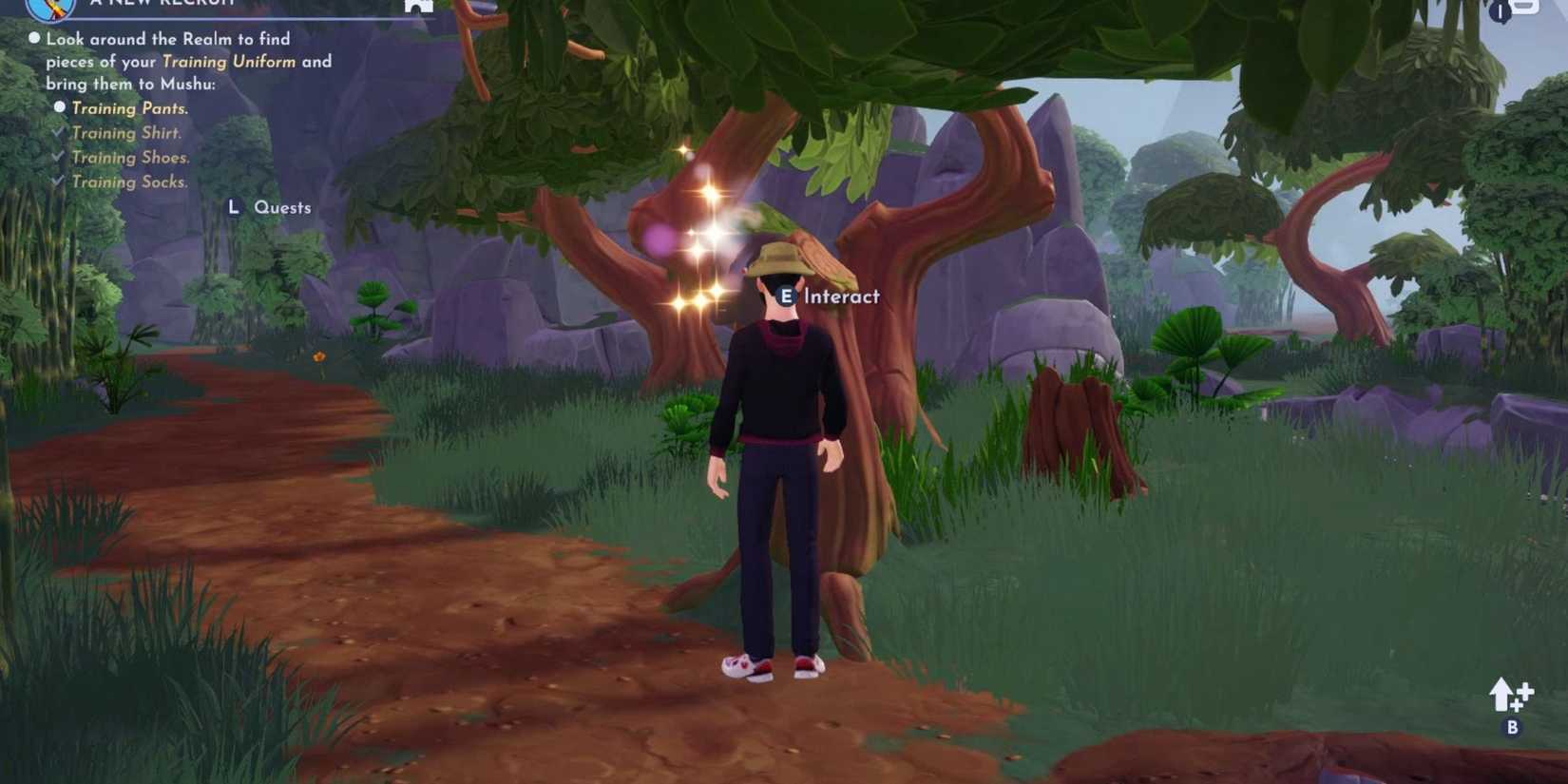Open the Quests menu
This screenshot has height=784, width=1568.
click(282, 207)
